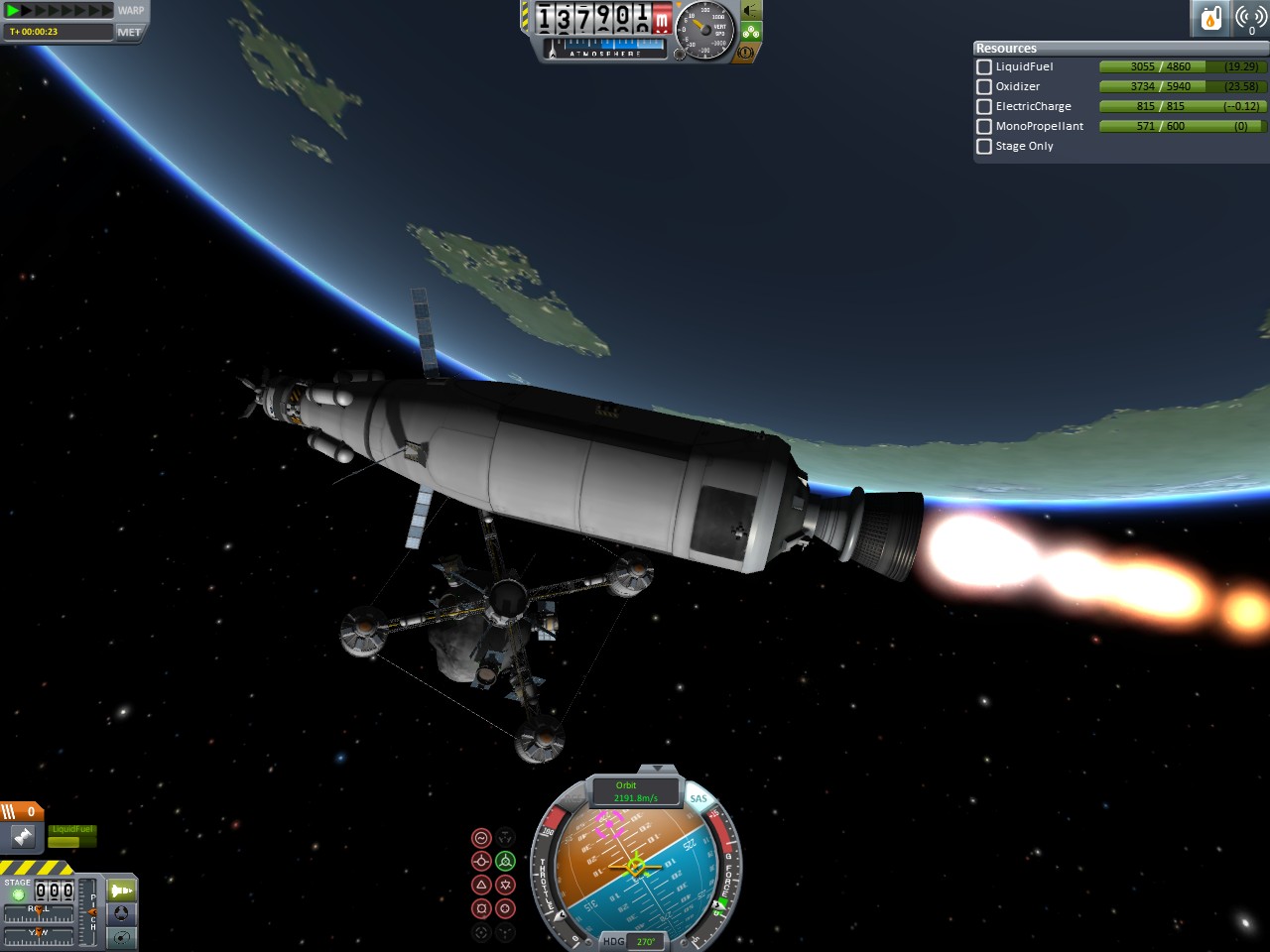Screen dimensions: 1270x952
Task: Toggle the landing gear button
Action: (751, 32)
